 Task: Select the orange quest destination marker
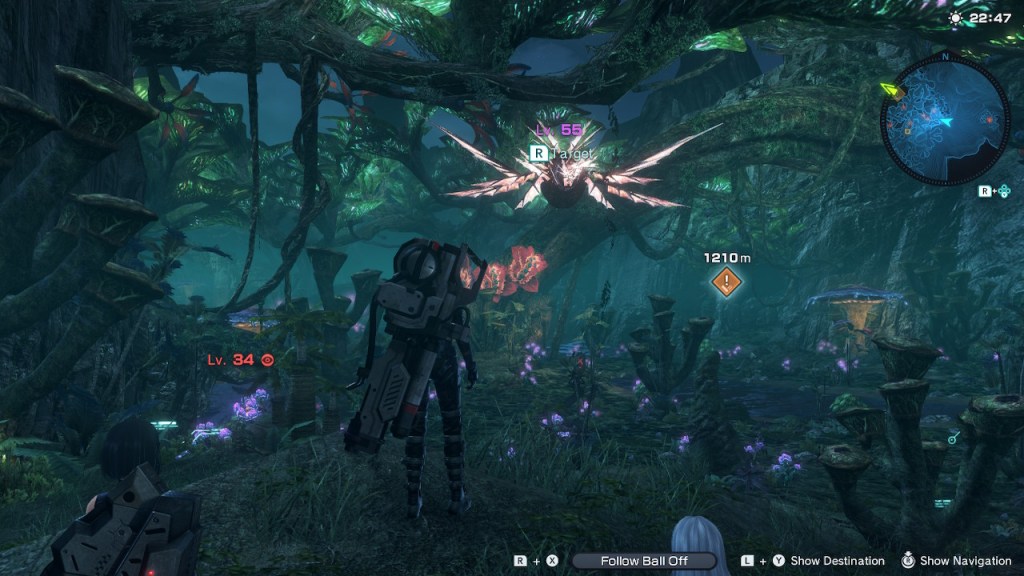[x=727, y=283]
